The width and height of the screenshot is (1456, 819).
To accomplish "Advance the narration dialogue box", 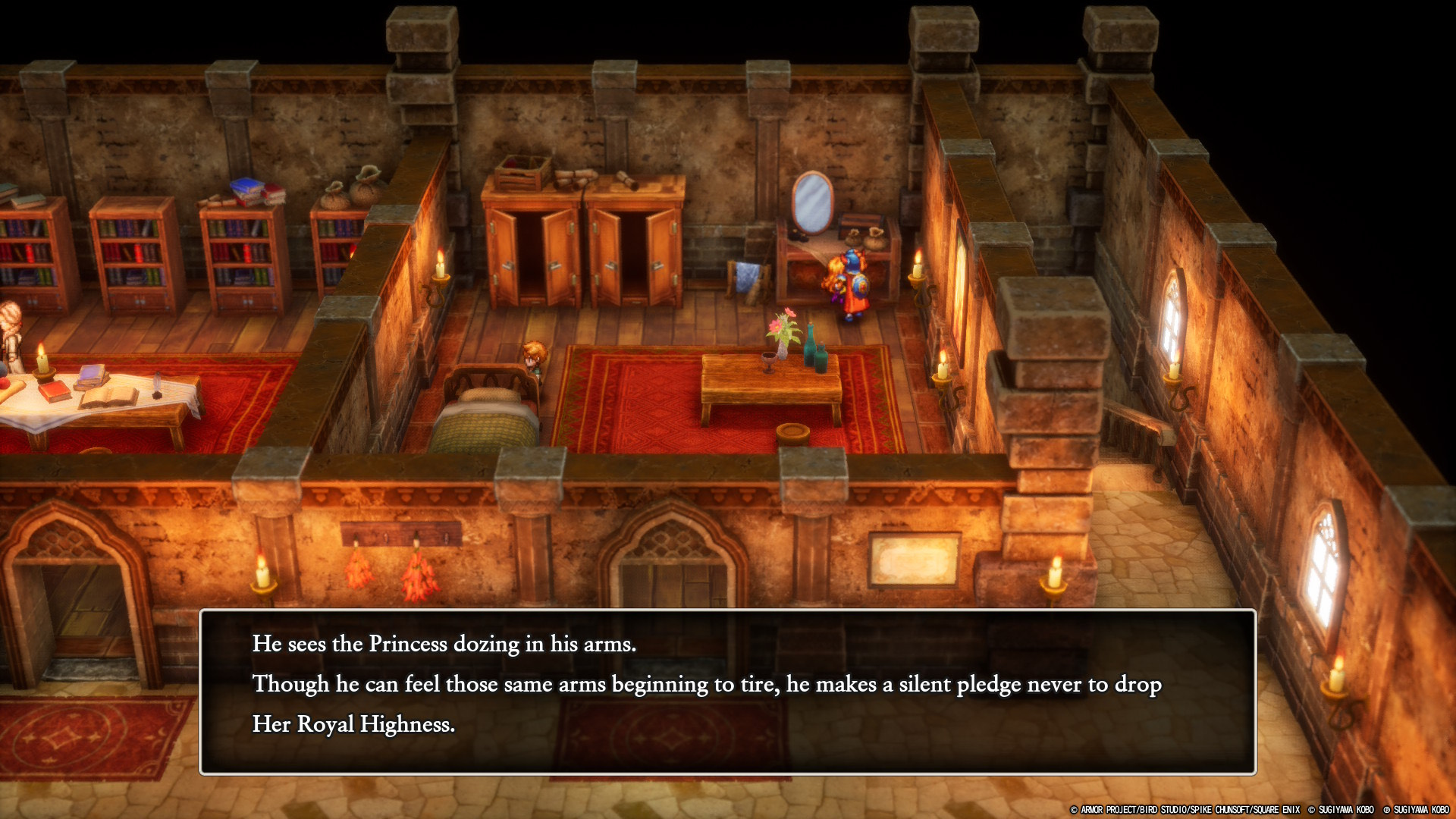I will coord(727,691).
